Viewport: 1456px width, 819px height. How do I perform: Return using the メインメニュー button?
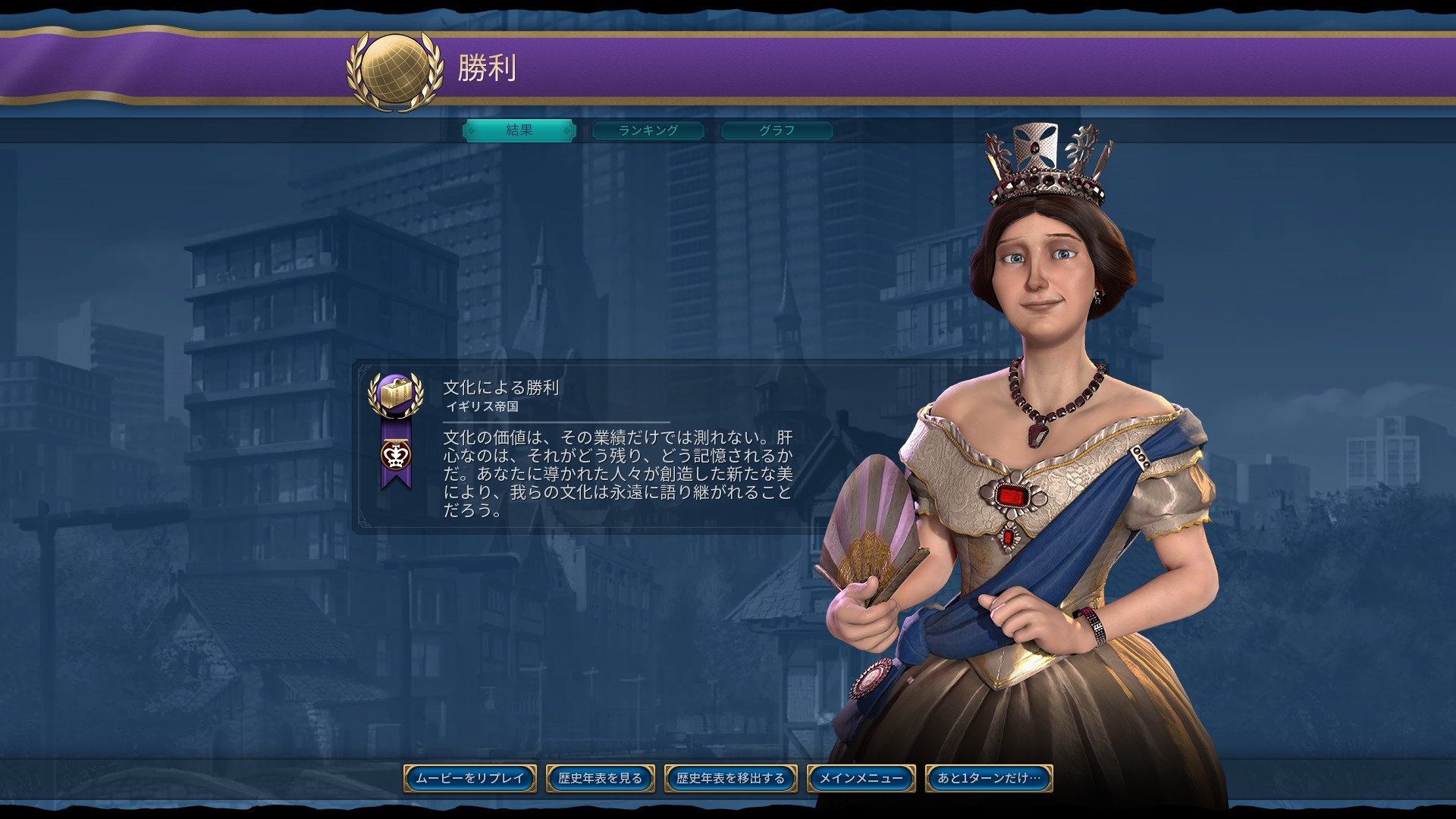point(863,778)
